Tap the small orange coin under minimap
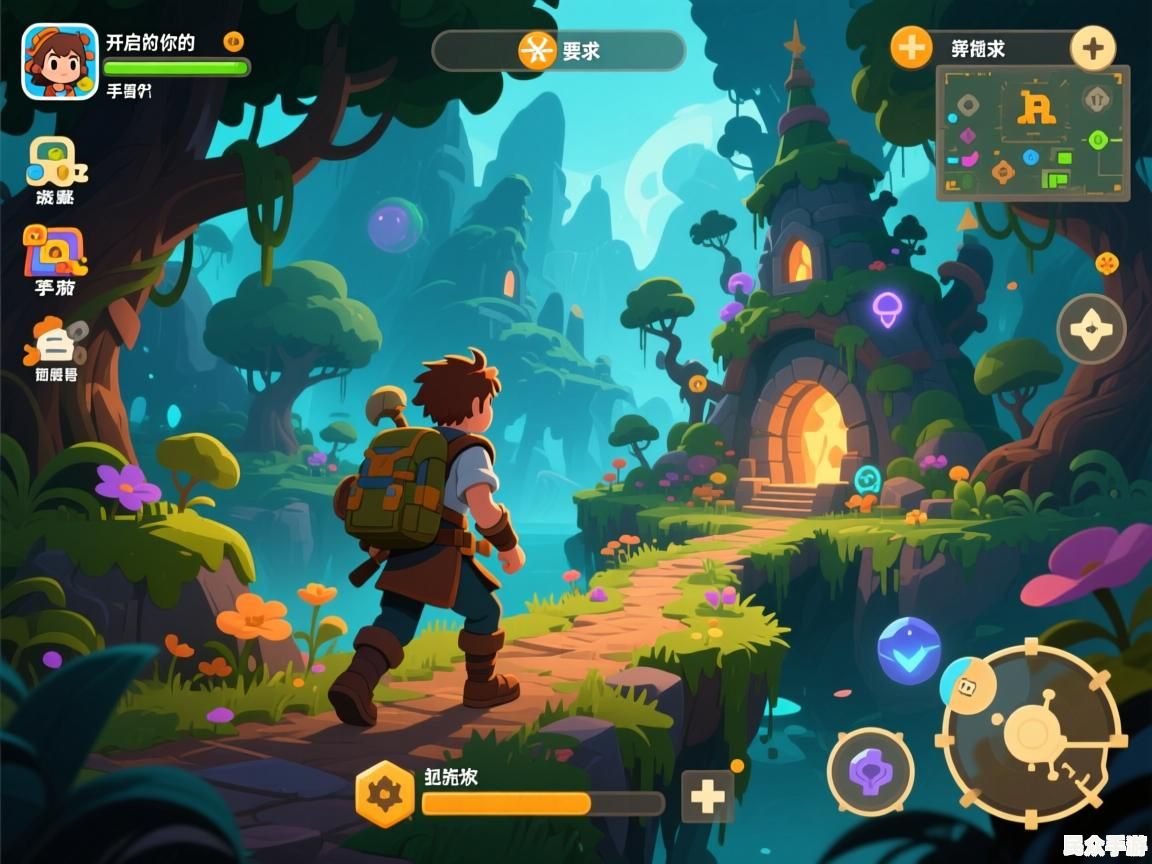 [x=1106, y=263]
